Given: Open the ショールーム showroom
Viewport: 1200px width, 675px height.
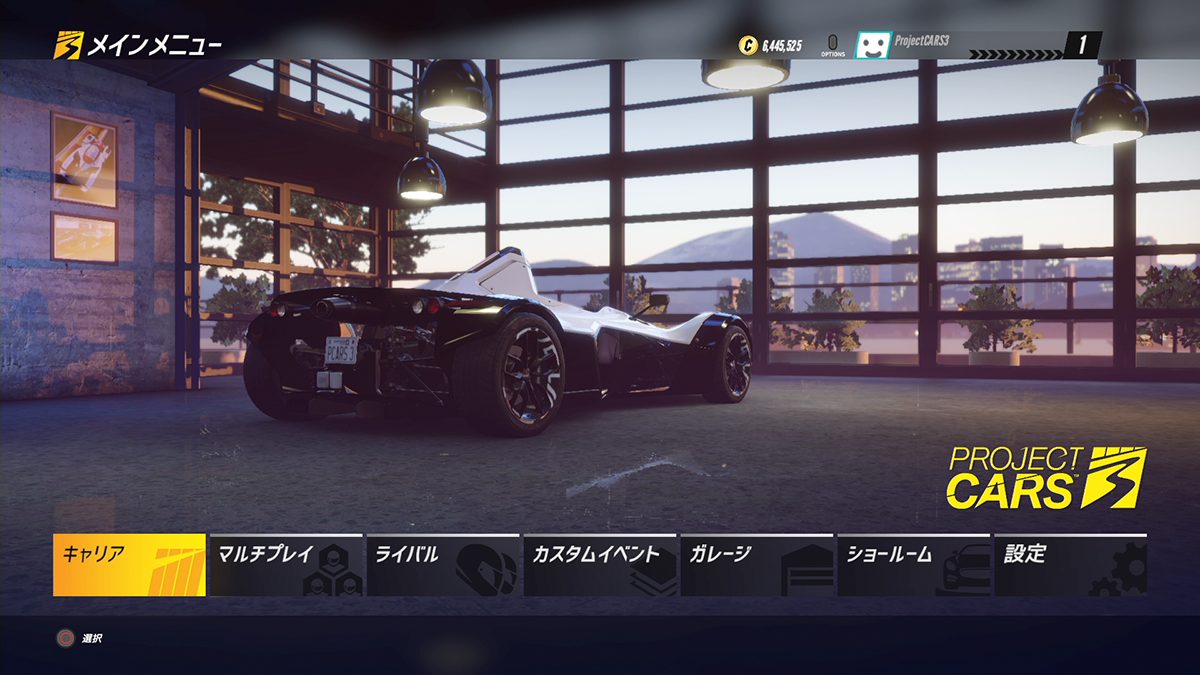Looking at the screenshot, I should point(914,565).
